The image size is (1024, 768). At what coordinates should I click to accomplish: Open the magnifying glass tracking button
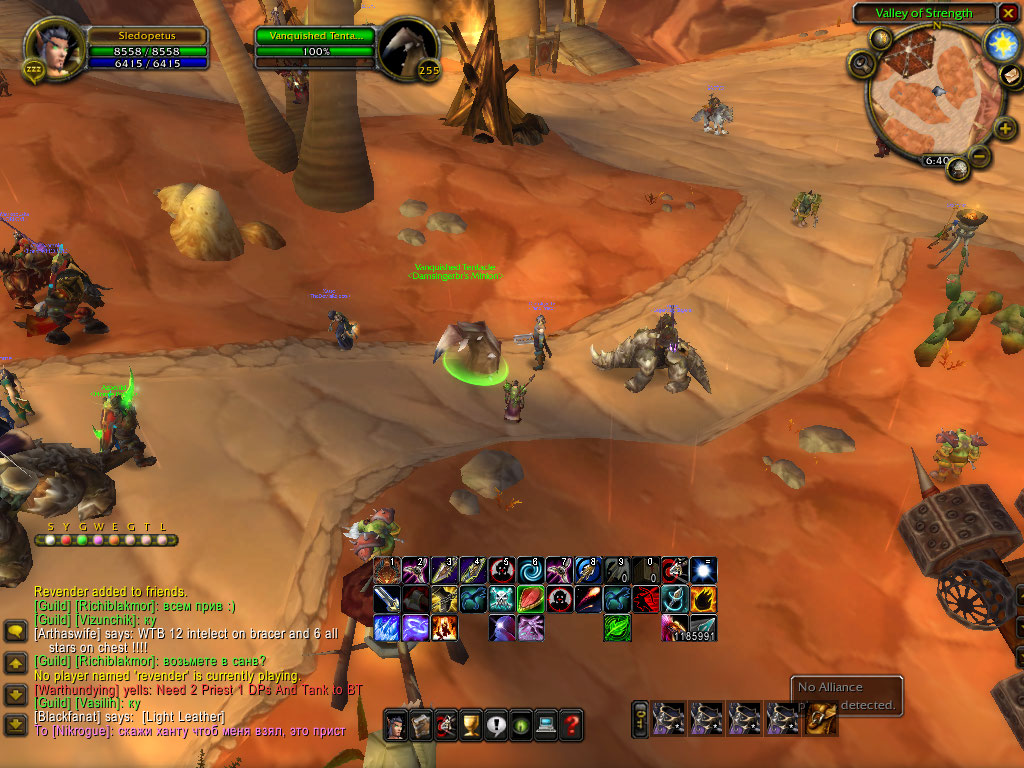pos(860,65)
